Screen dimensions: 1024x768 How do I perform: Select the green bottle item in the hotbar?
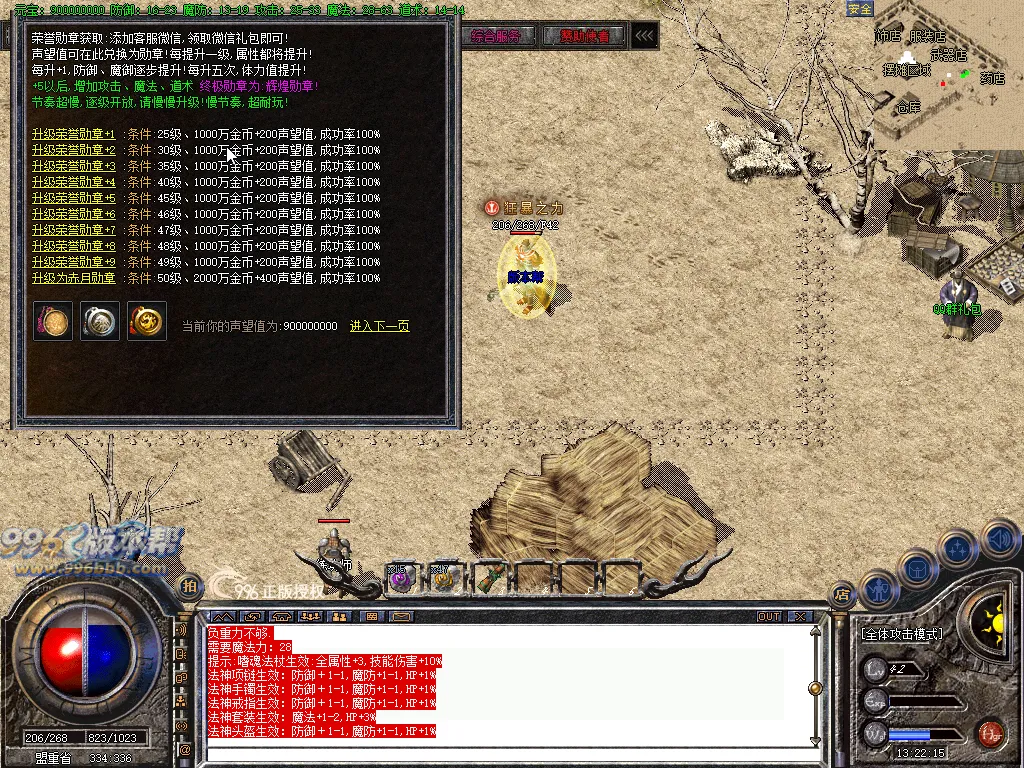coord(489,577)
